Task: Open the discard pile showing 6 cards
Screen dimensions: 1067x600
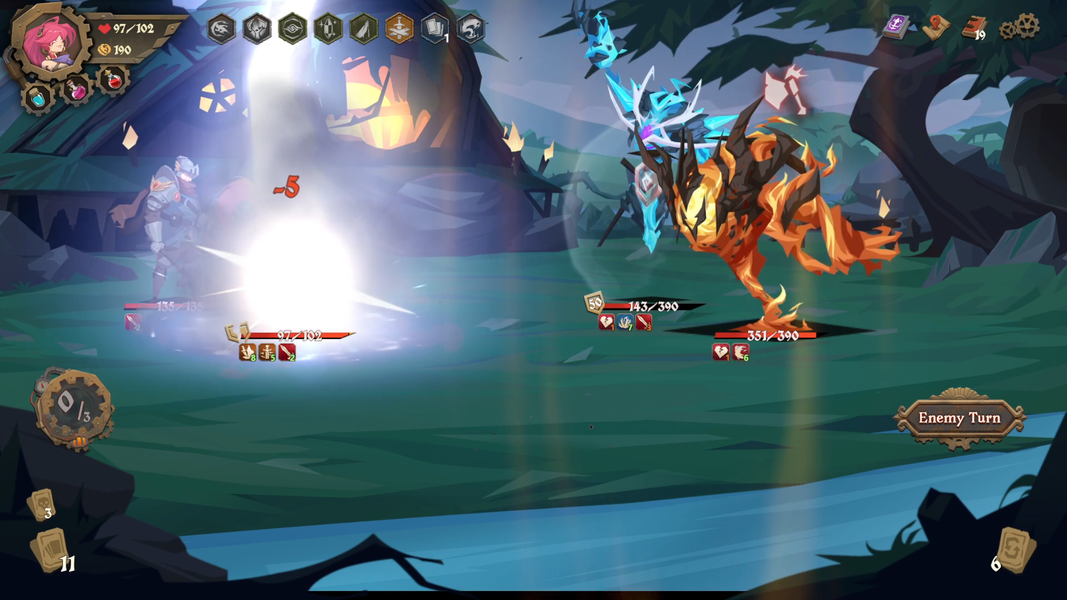Action: click(1014, 550)
